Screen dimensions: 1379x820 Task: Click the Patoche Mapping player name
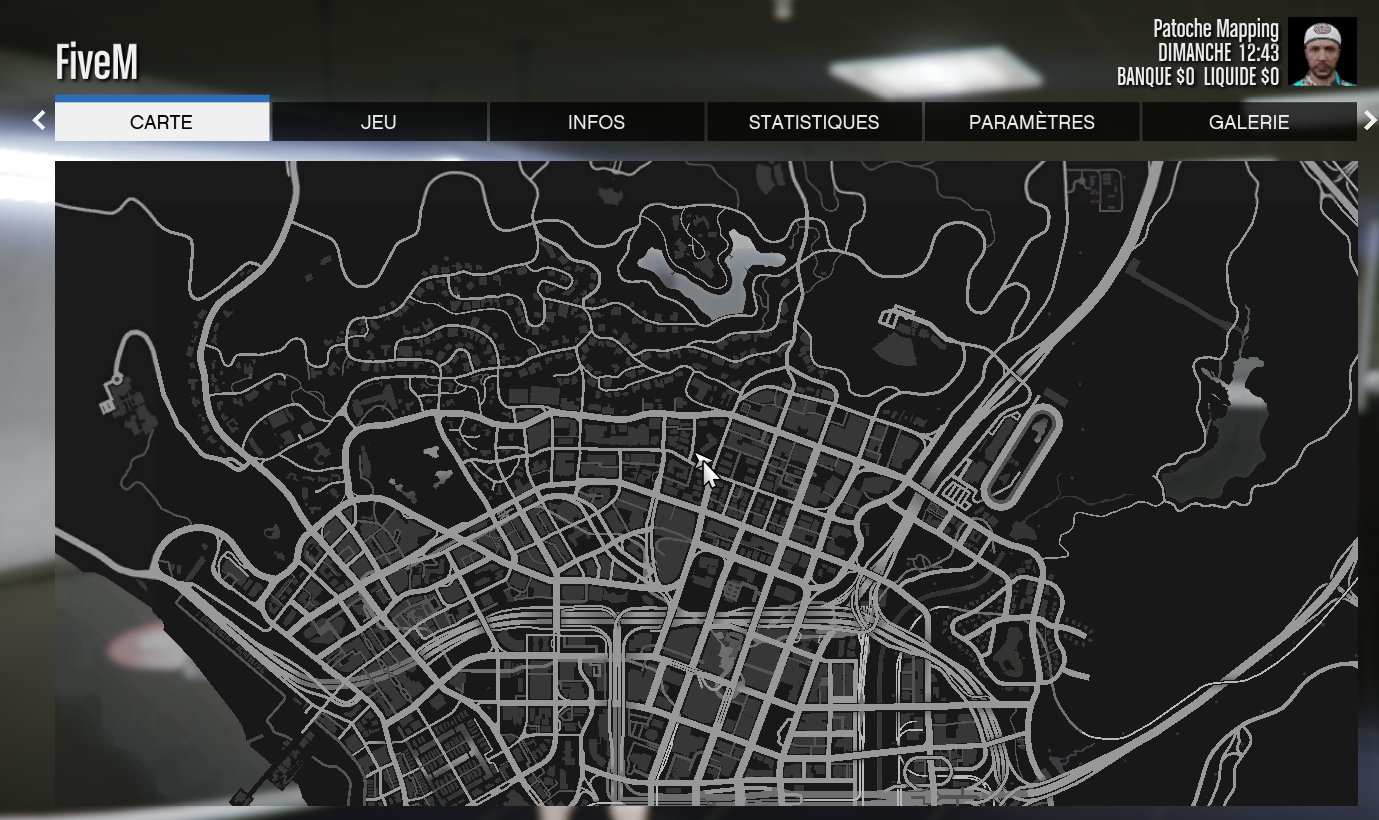[x=1215, y=29]
